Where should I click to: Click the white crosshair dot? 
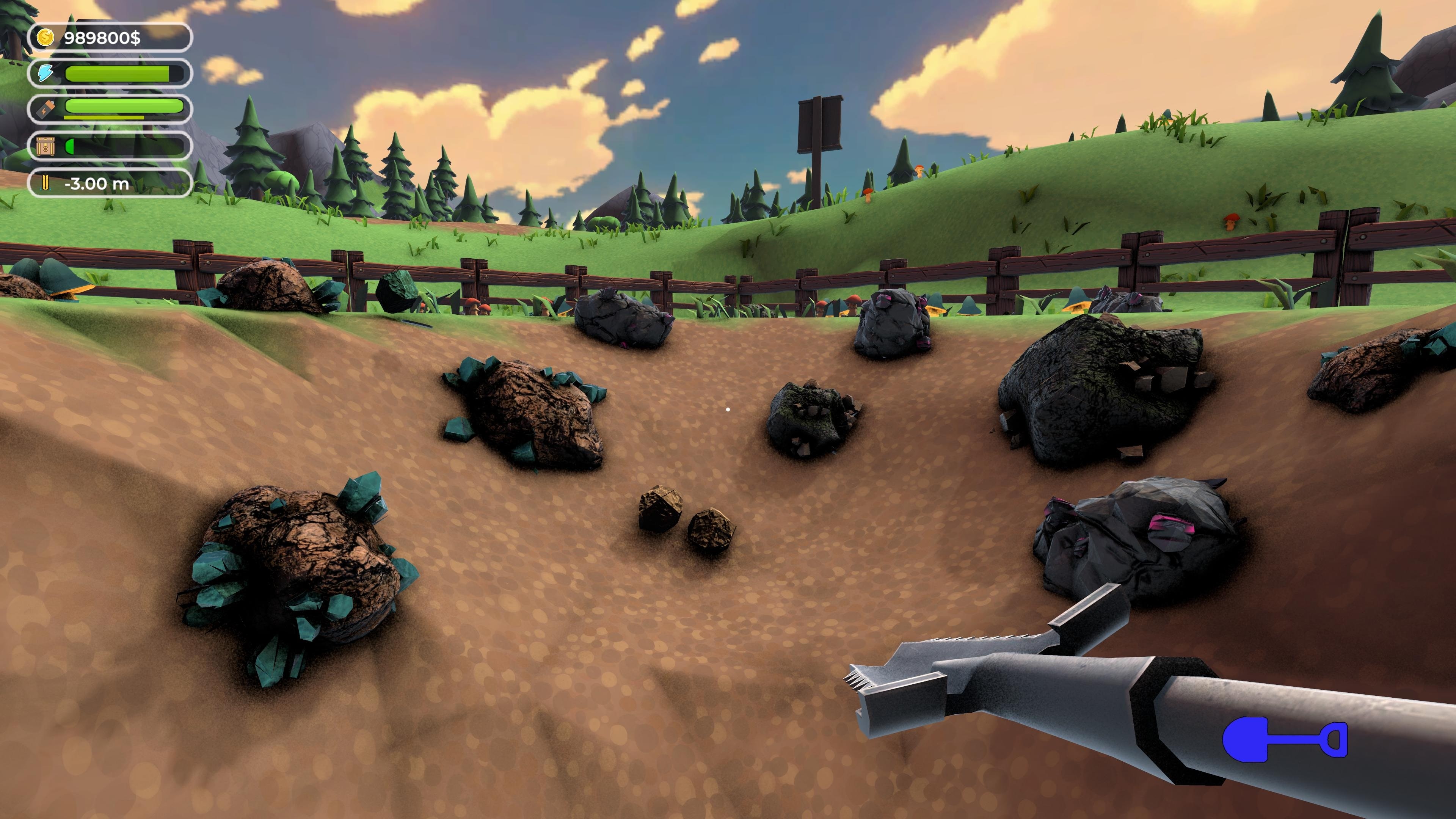click(x=728, y=409)
